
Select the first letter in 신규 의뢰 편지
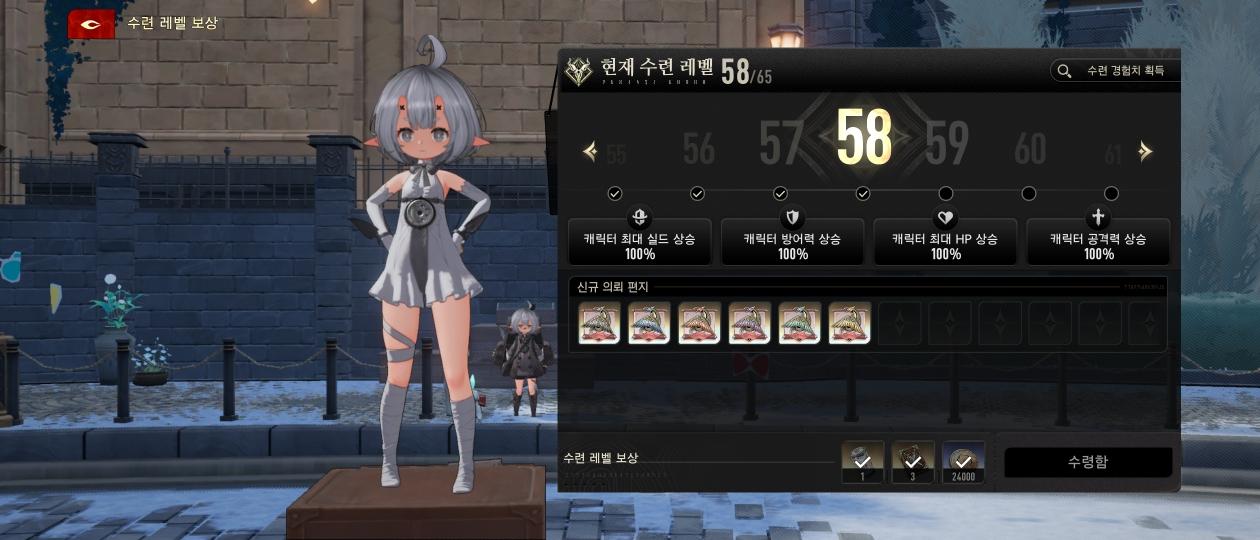(x=600, y=323)
